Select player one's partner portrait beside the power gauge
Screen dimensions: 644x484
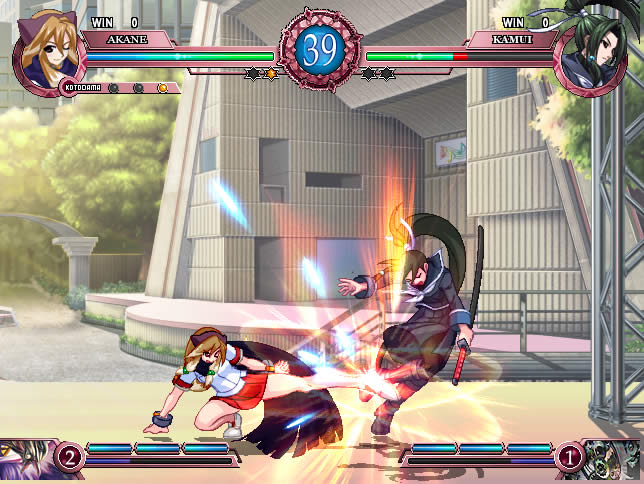pyautogui.click(x=26, y=460)
